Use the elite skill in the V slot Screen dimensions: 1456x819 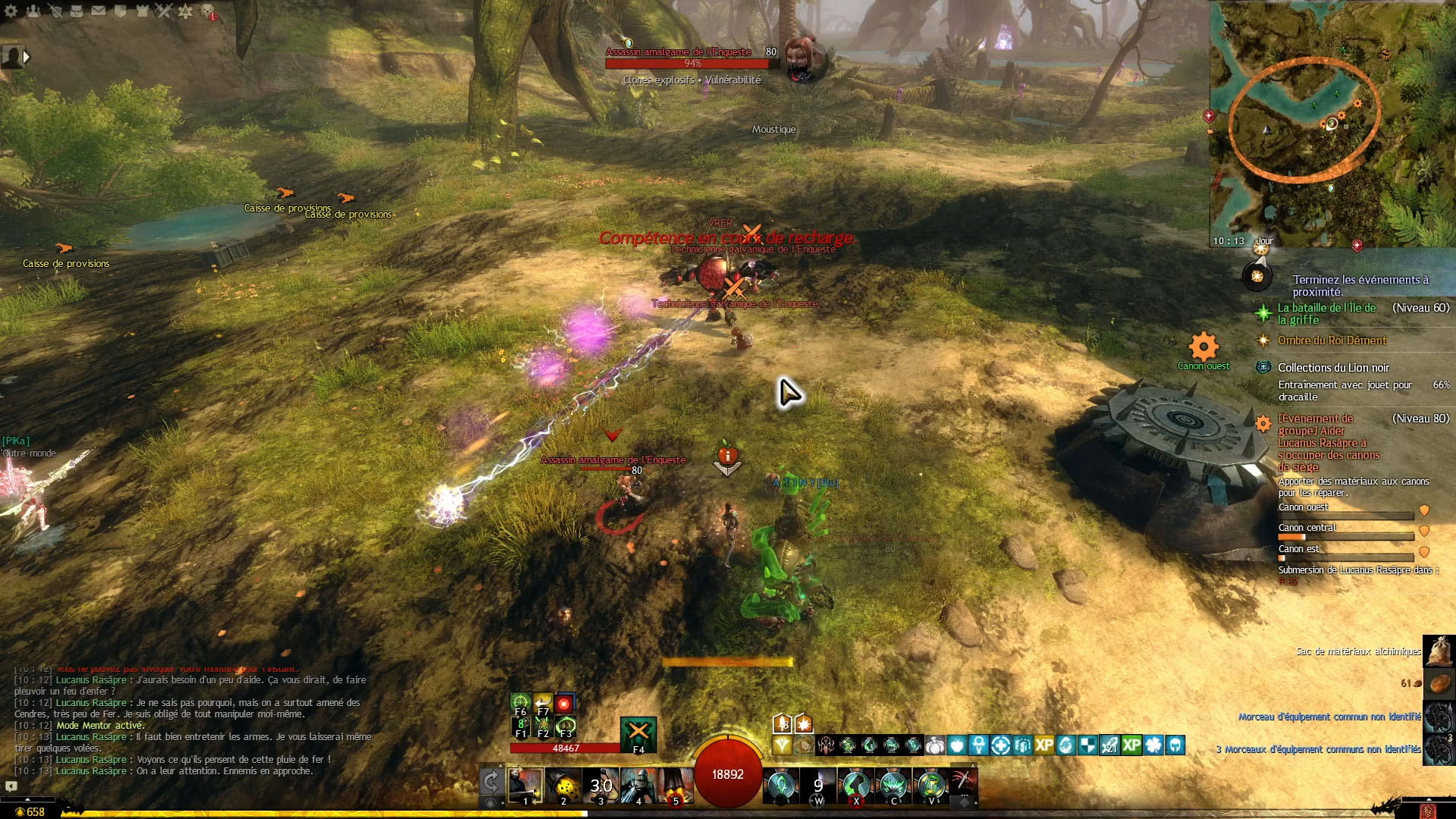coord(931,784)
